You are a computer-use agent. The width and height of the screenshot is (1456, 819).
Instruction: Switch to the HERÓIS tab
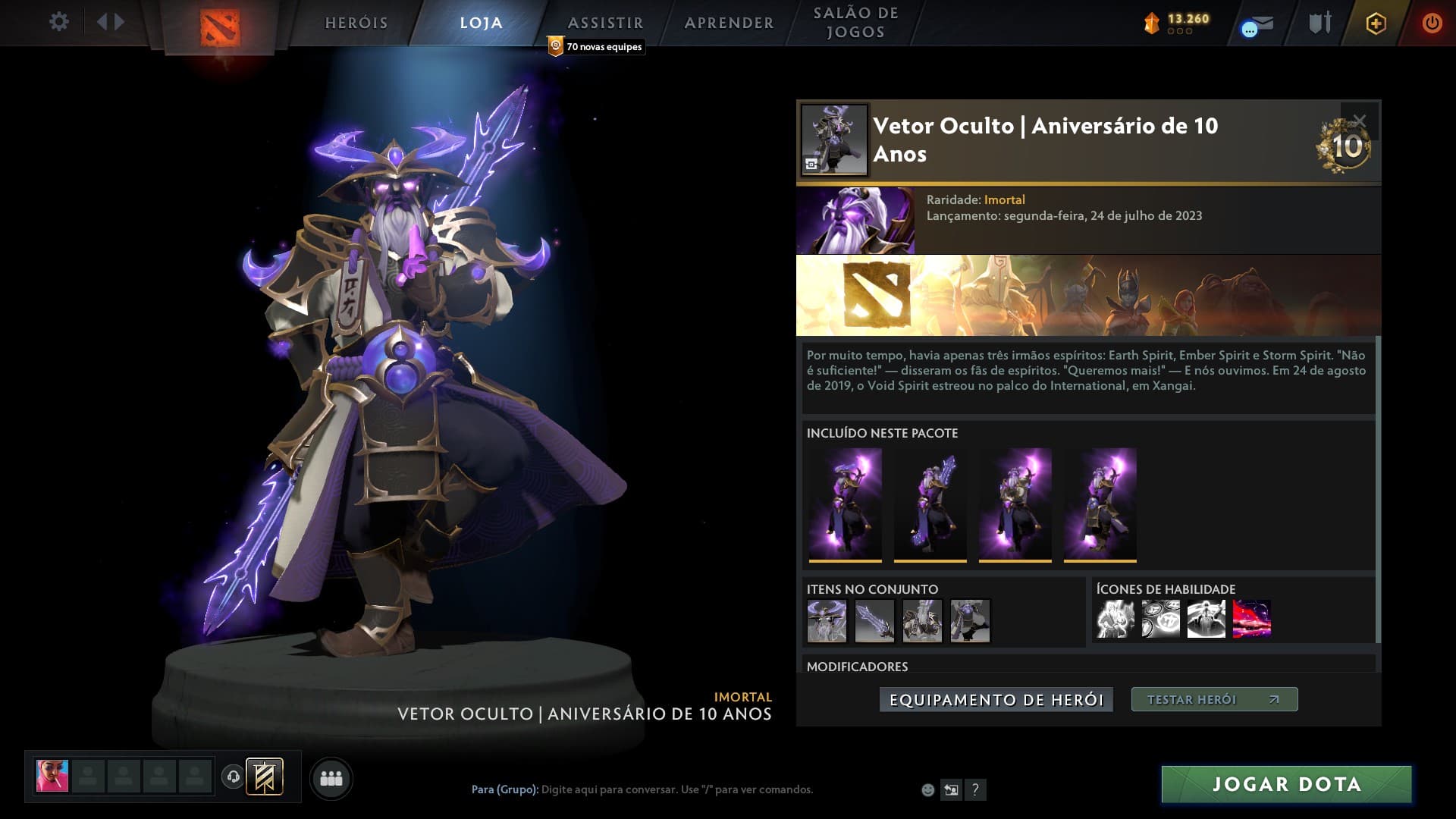point(355,23)
